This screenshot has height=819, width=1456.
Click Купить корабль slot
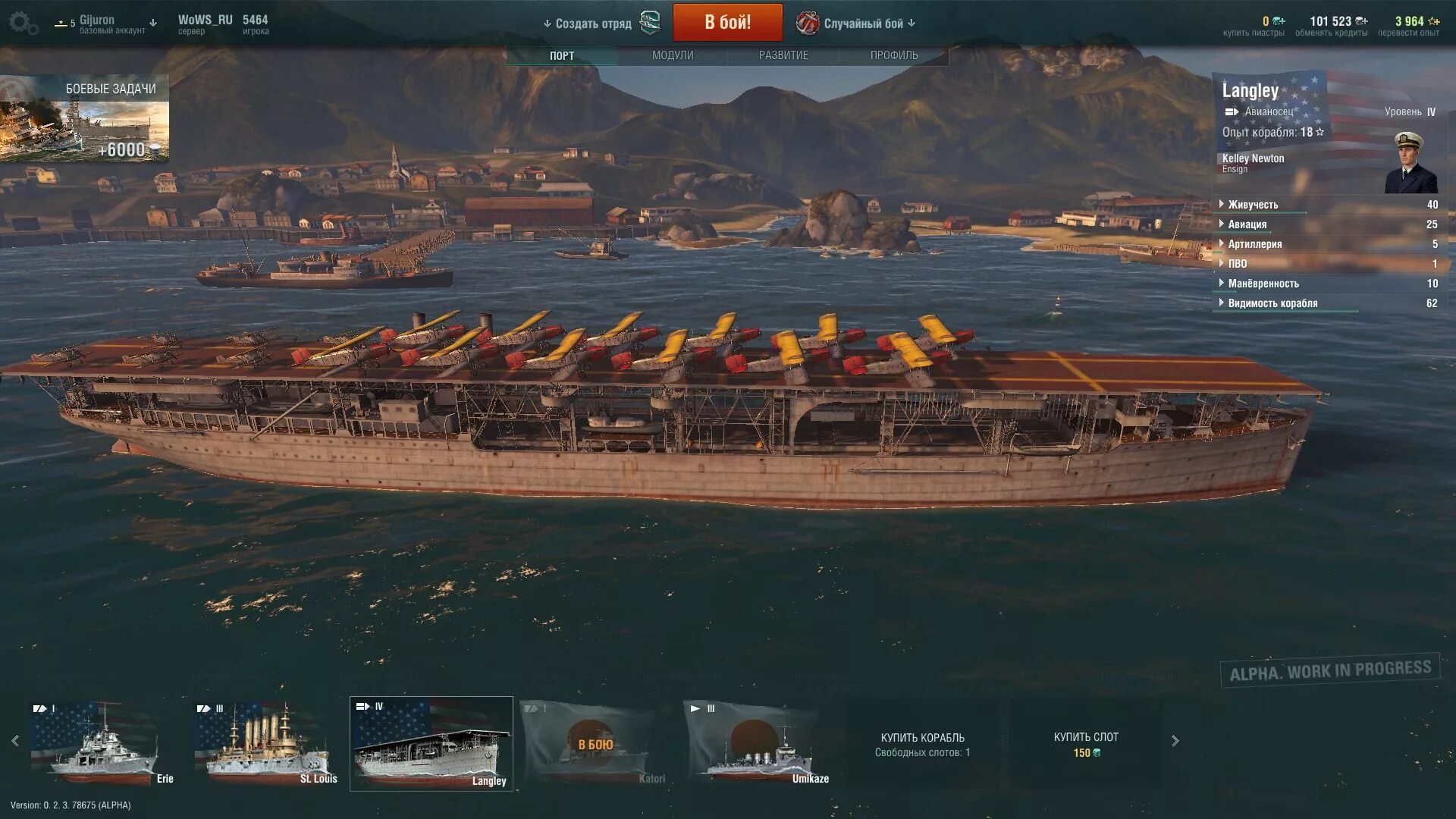(x=922, y=744)
